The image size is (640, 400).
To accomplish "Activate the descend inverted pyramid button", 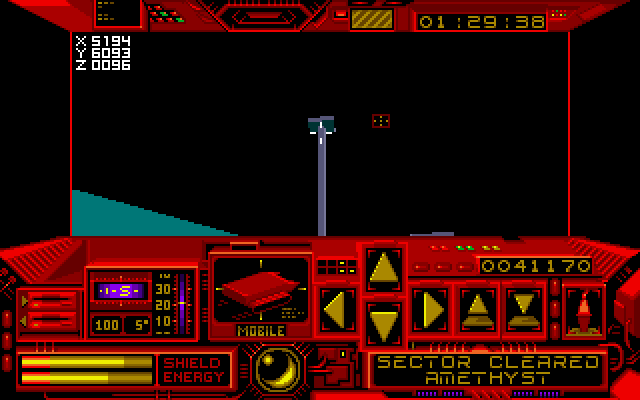I will click(523, 308).
